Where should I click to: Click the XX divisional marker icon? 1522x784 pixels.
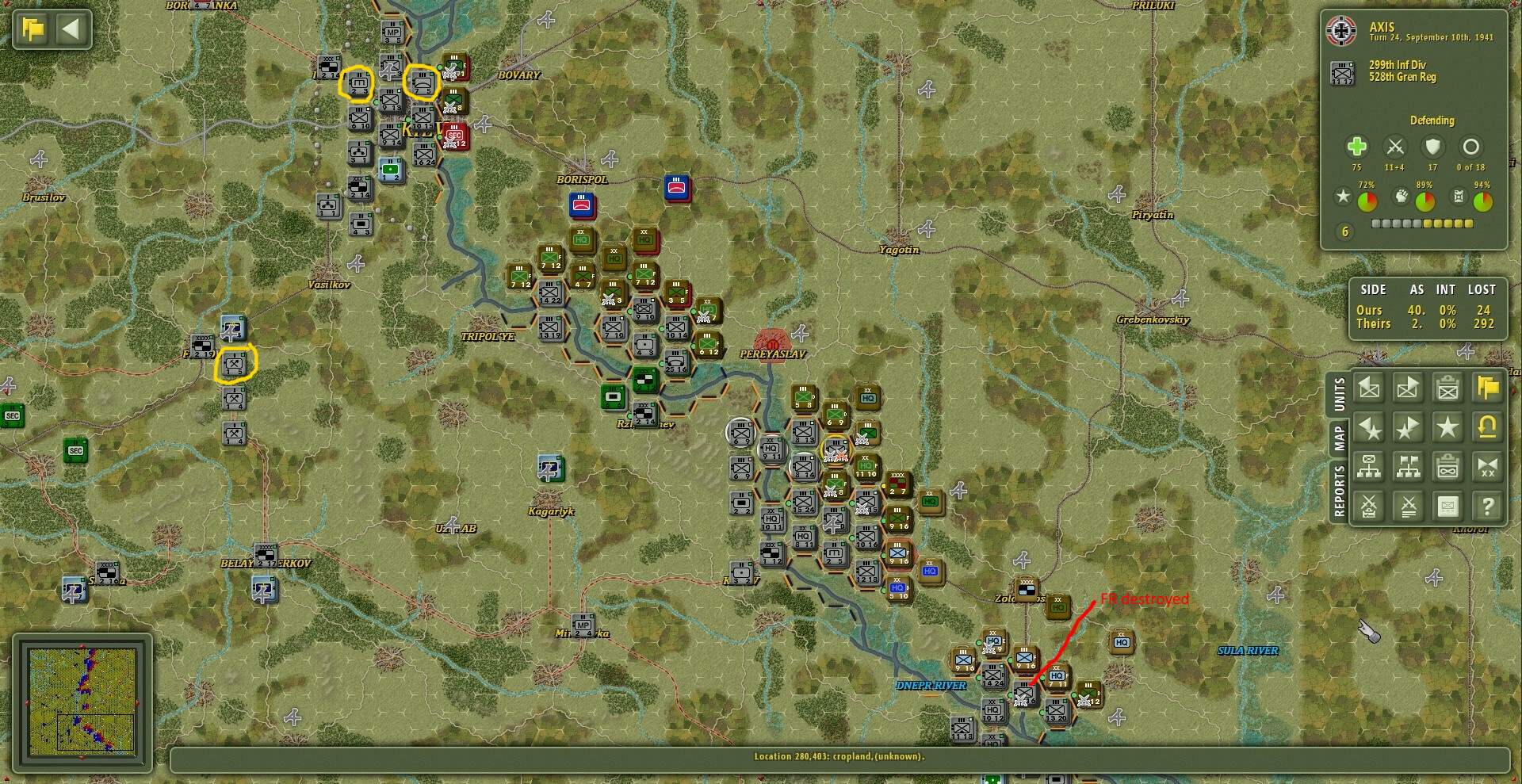[x=1488, y=467]
